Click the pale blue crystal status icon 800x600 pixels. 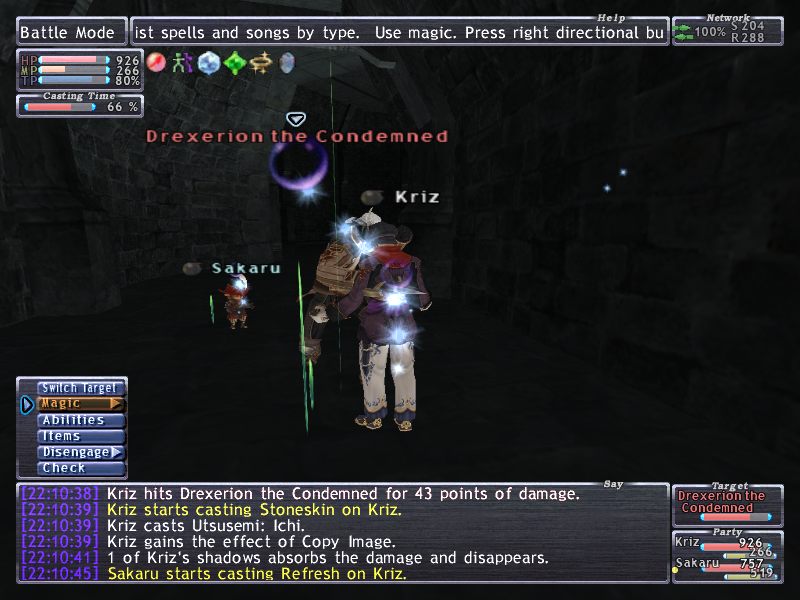pyautogui.click(x=209, y=63)
